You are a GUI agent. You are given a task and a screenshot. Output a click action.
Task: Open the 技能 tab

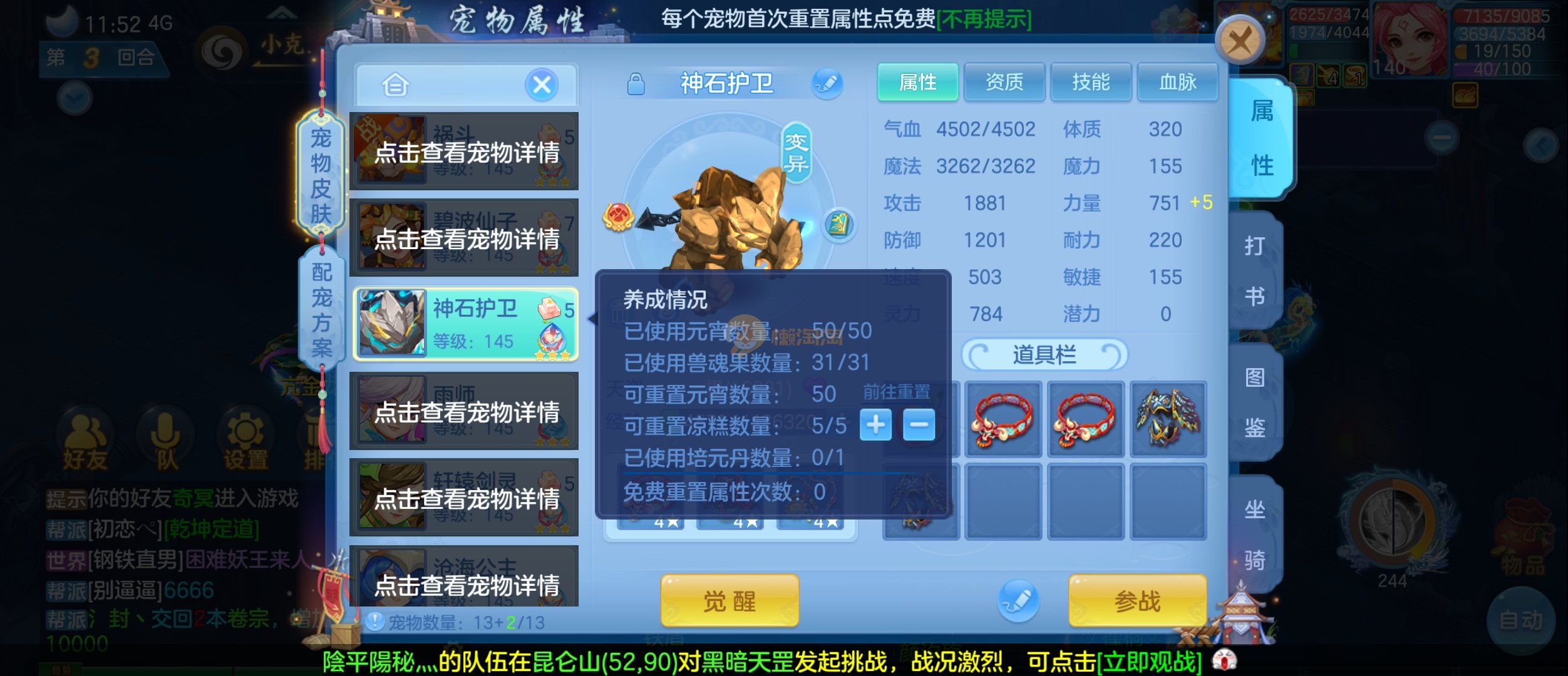(1090, 82)
